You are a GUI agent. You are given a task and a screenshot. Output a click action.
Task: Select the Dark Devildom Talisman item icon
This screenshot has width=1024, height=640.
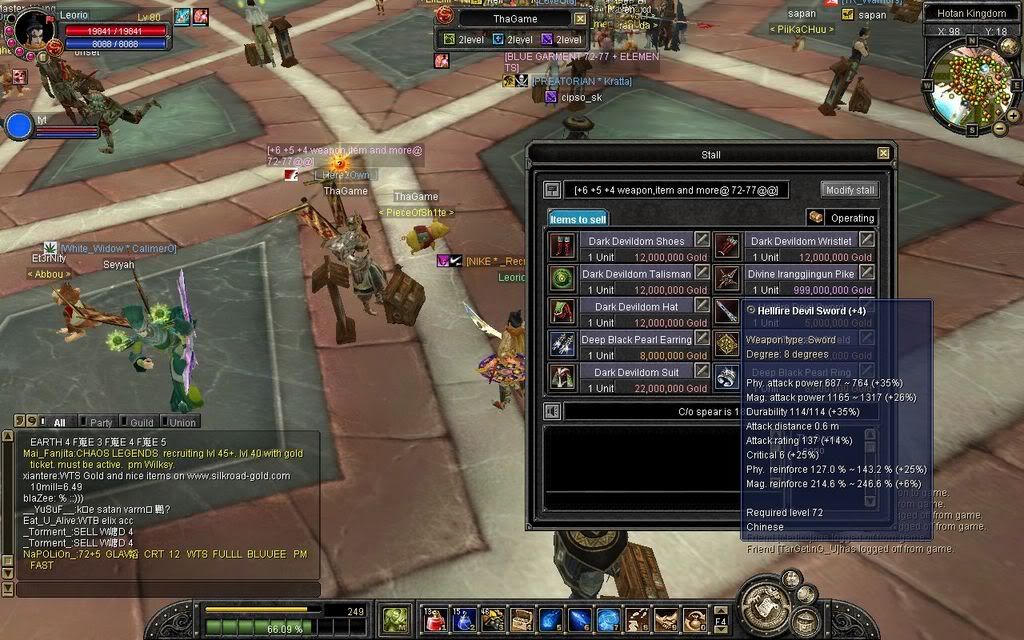tap(563, 278)
